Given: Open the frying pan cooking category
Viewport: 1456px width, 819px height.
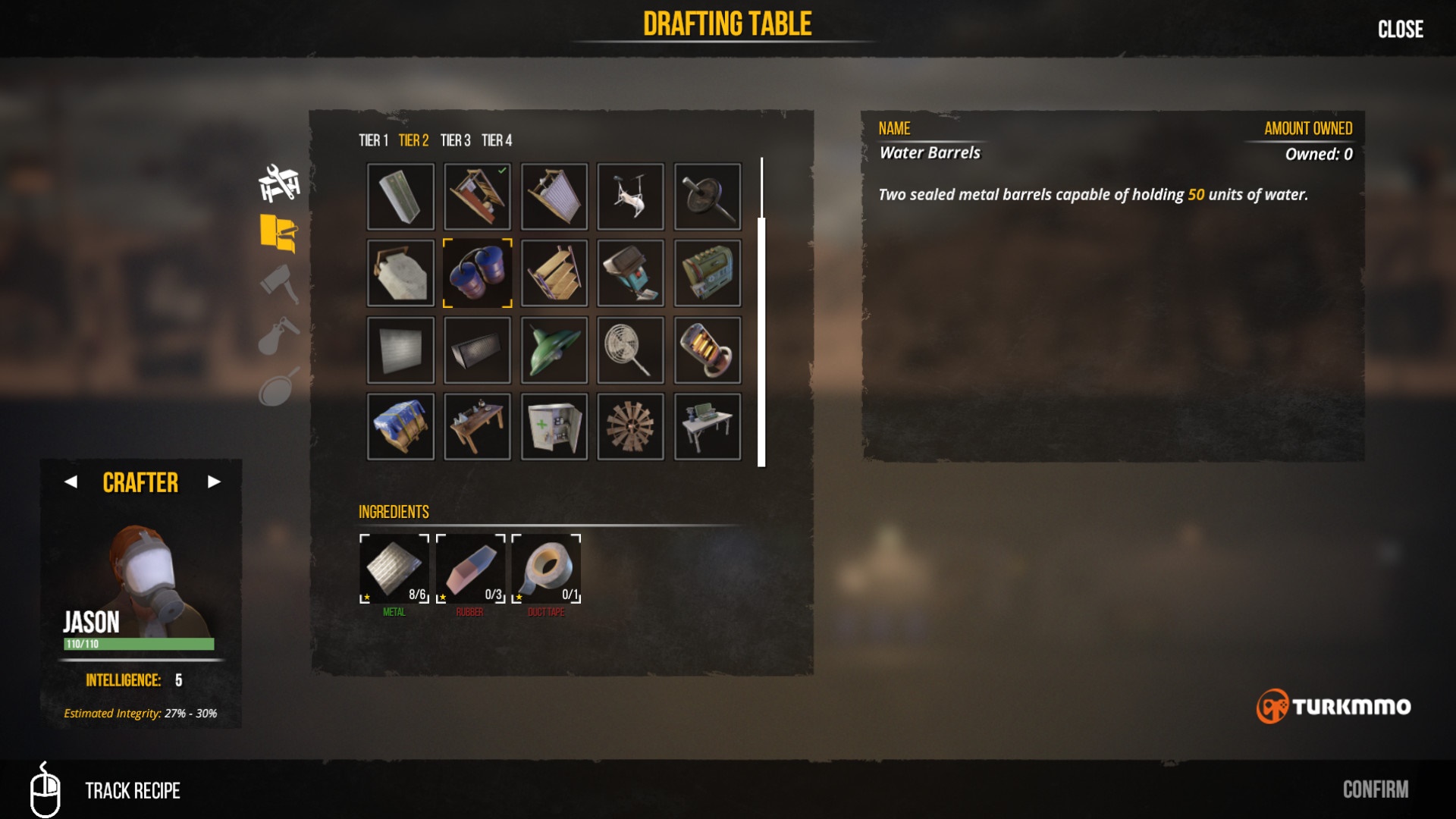Looking at the screenshot, I should pos(279,388).
